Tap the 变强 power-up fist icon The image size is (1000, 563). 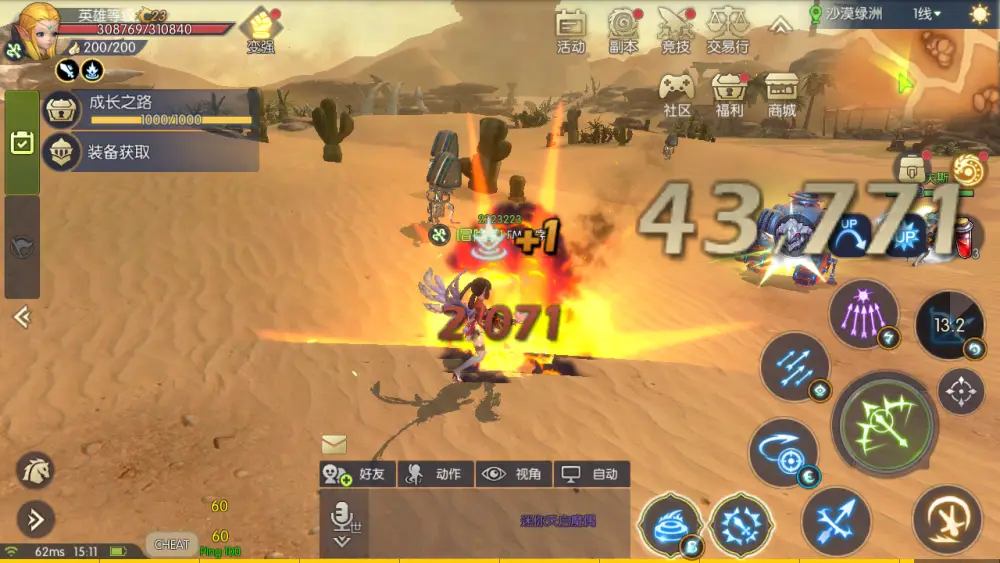[x=261, y=30]
